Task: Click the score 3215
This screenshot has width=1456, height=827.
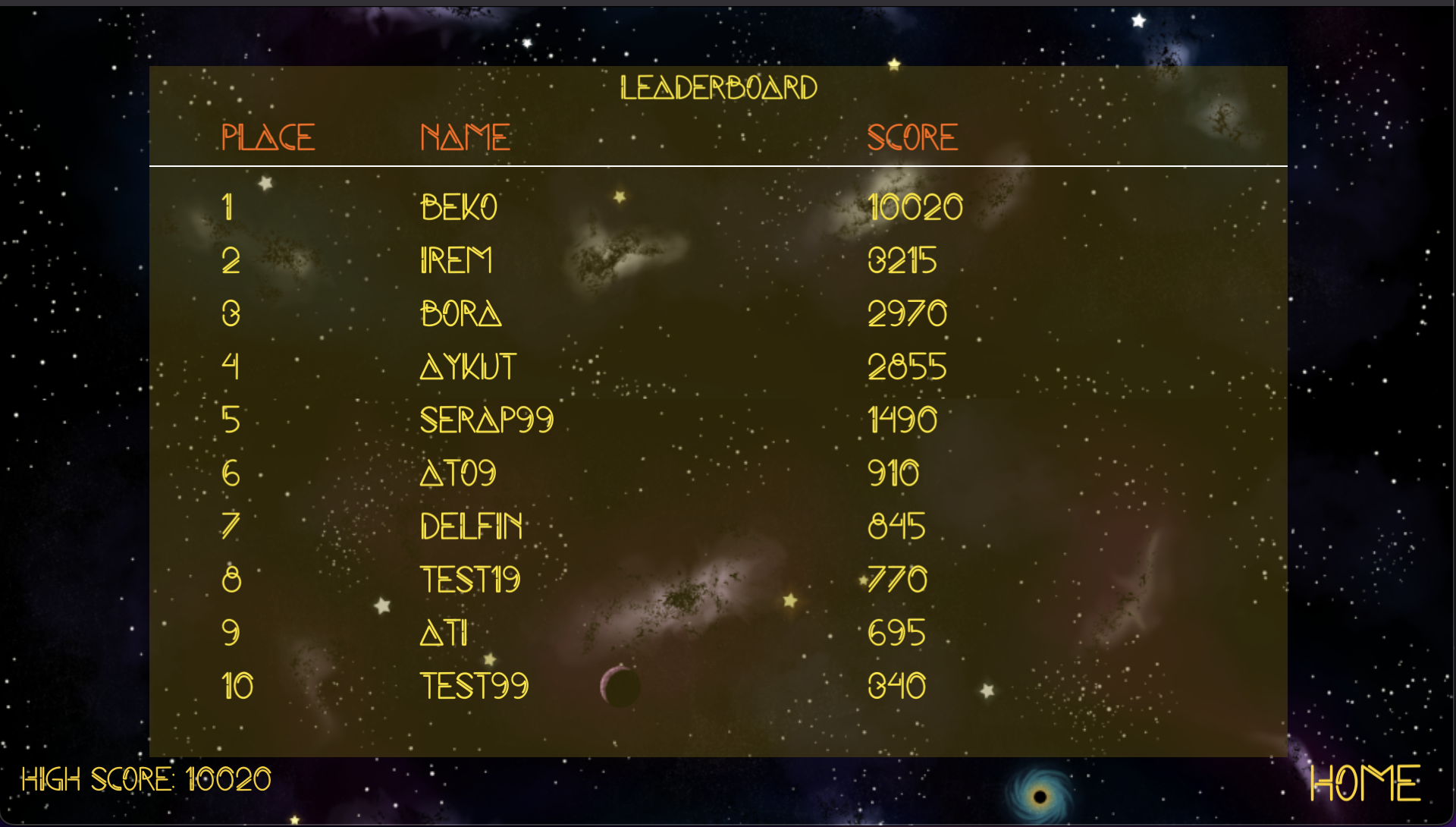Action: click(x=903, y=260)
